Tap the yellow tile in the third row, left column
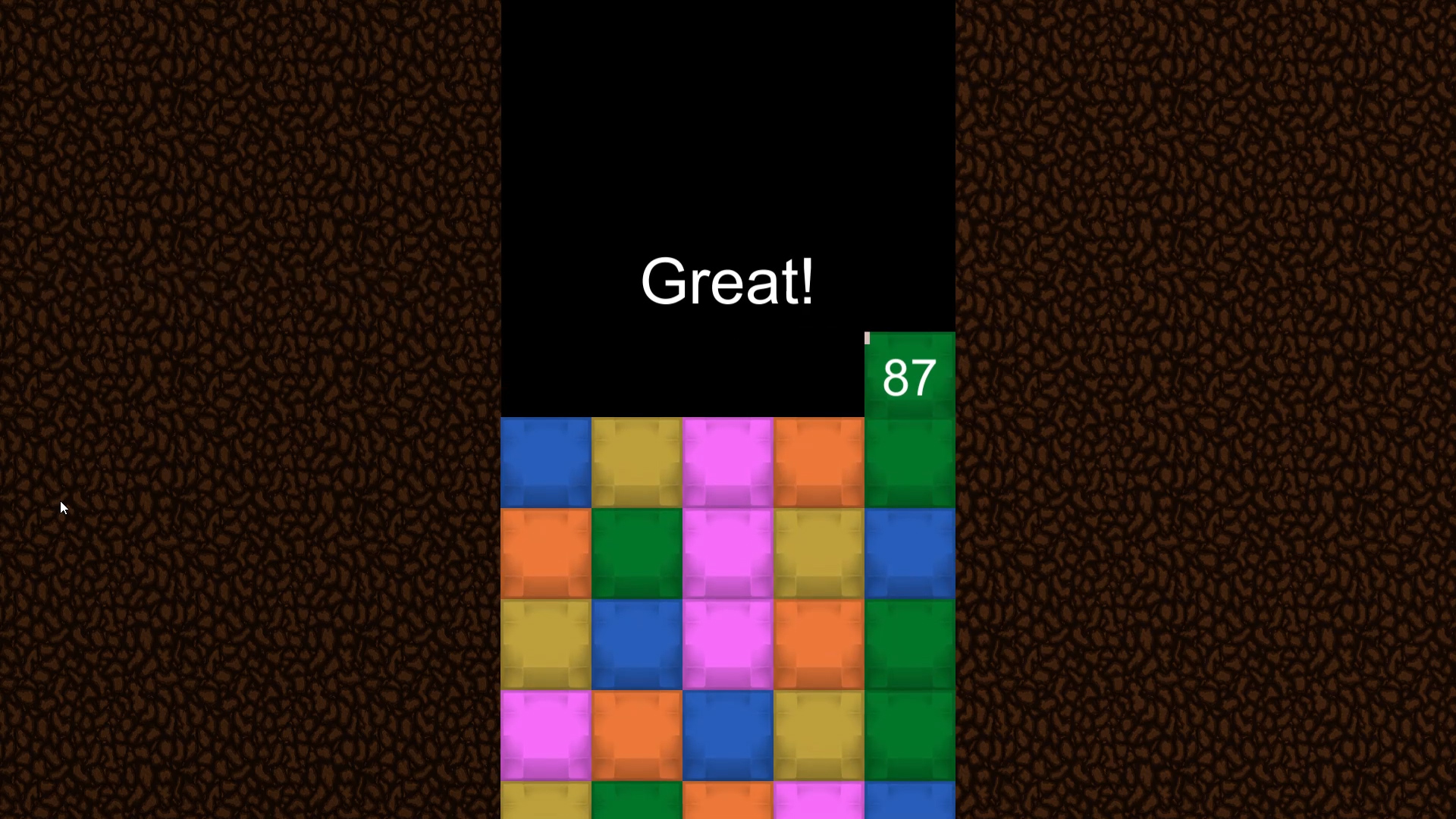This screenshot has height=819, width=1456. pos(546,643)
